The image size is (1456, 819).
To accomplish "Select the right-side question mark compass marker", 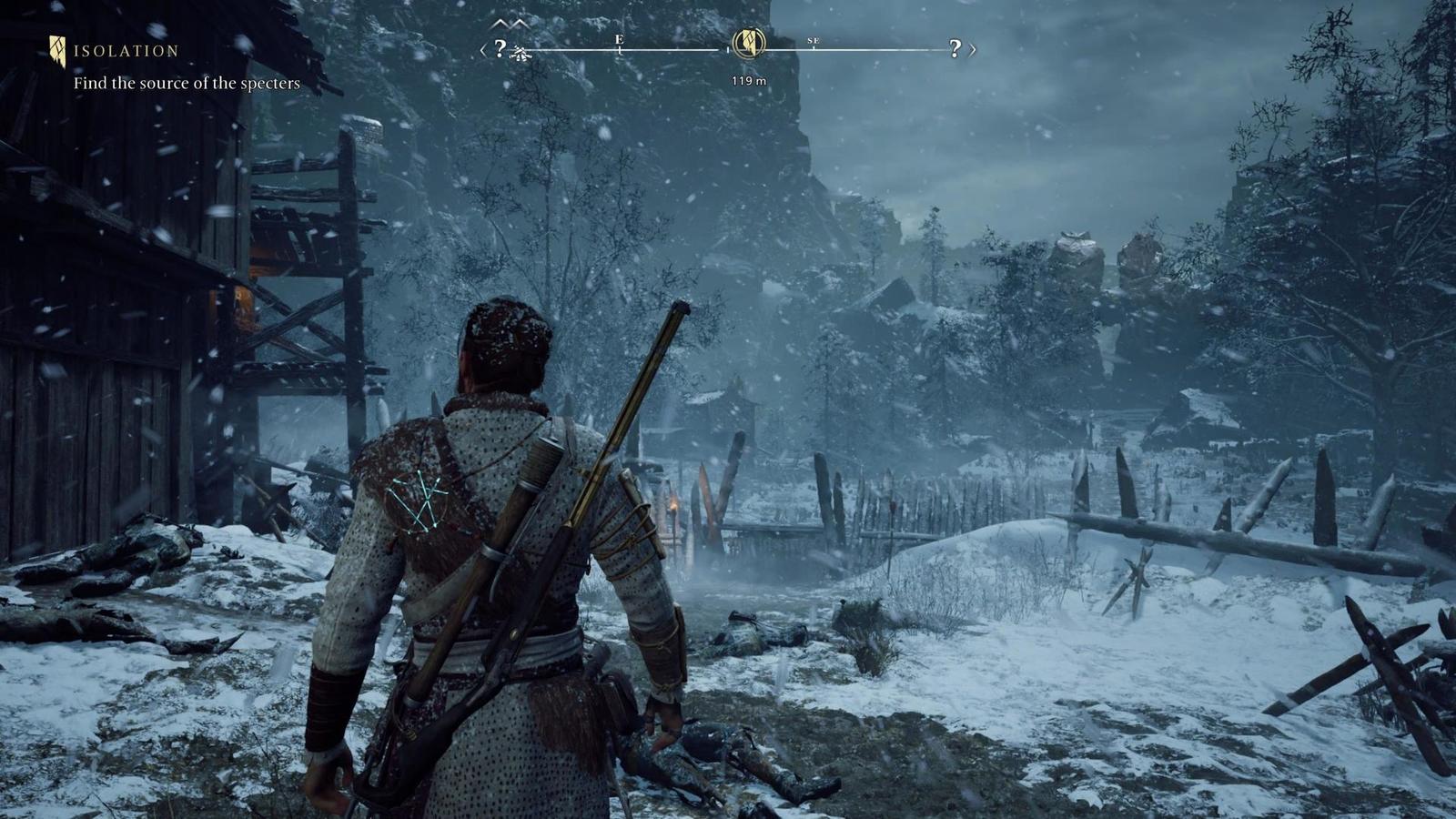I will [x=955, y=48].
